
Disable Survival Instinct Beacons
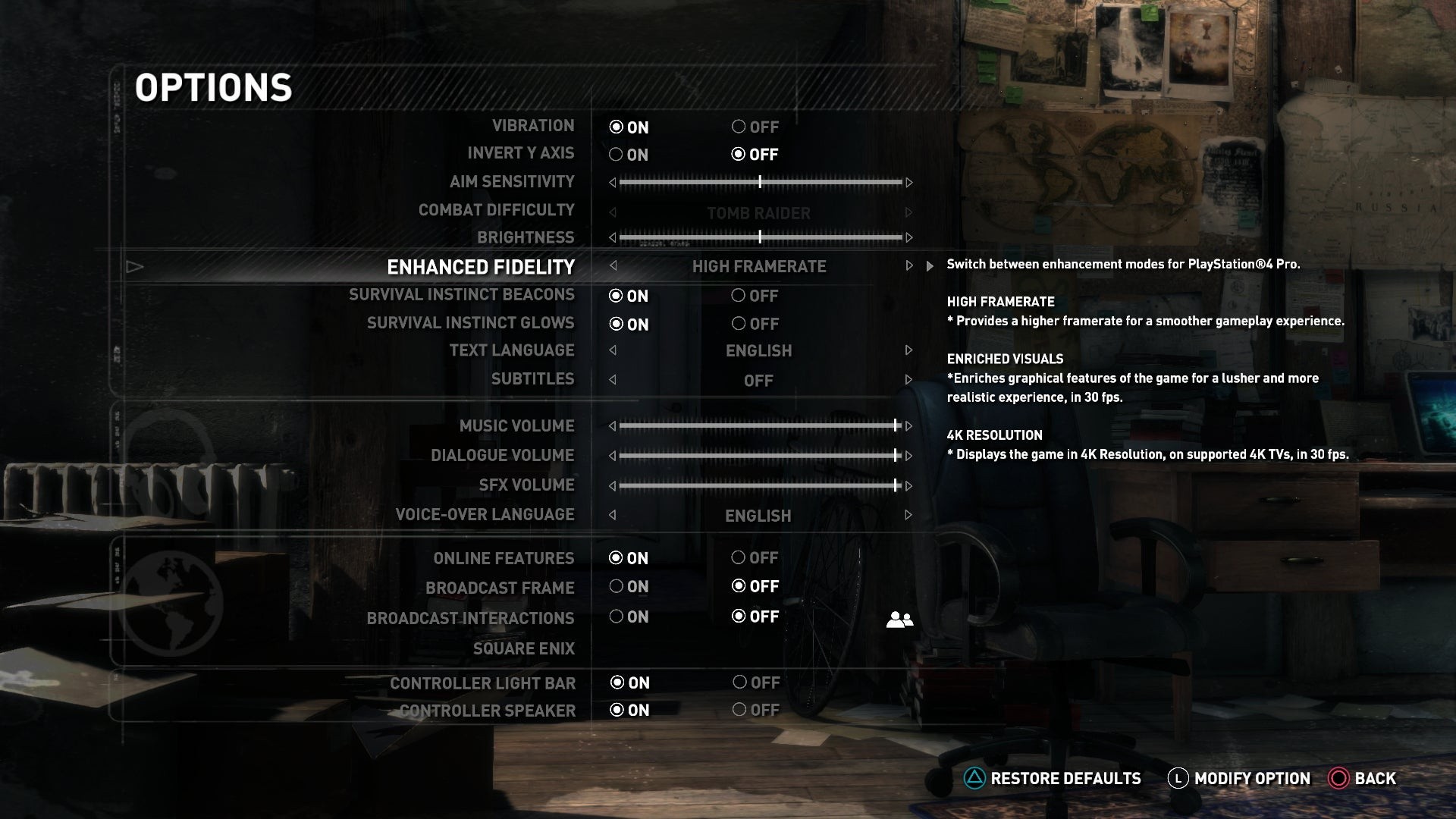[x=739, y=296]
